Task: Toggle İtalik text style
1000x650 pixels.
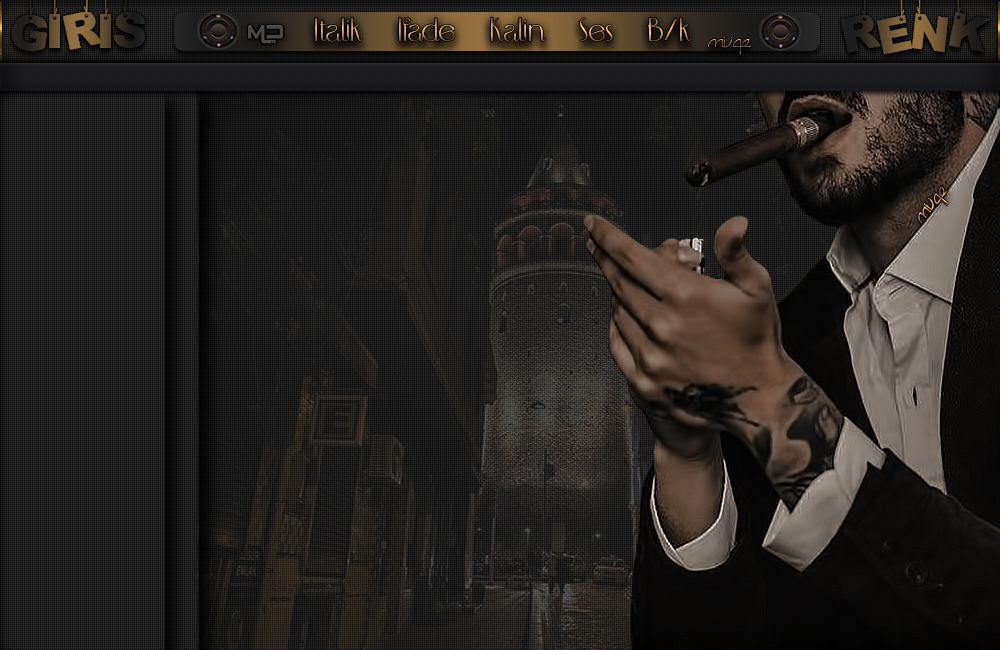Action: click(337, 31)
